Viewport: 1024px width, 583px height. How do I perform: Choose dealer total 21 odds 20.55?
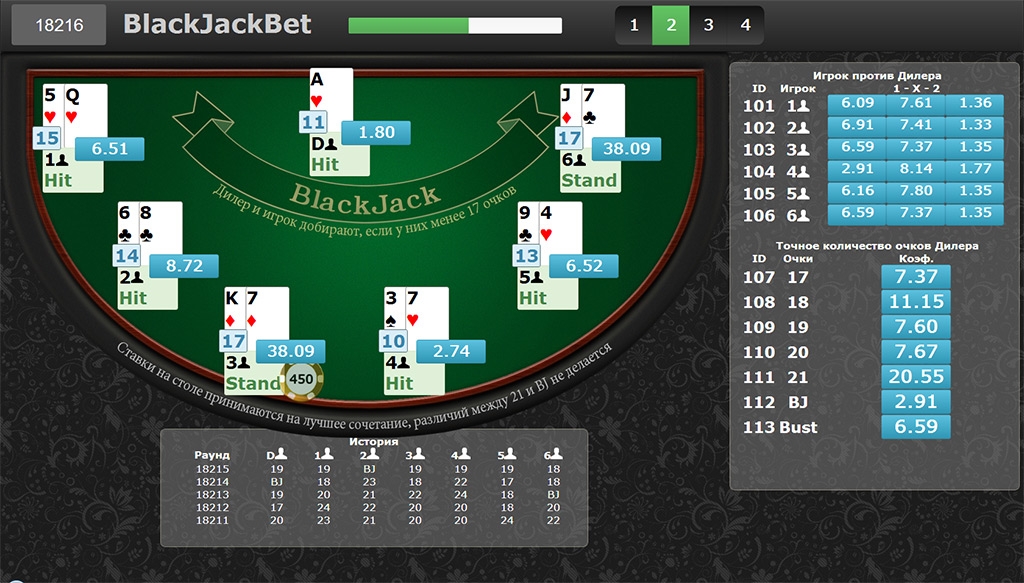tap(916, 376)
